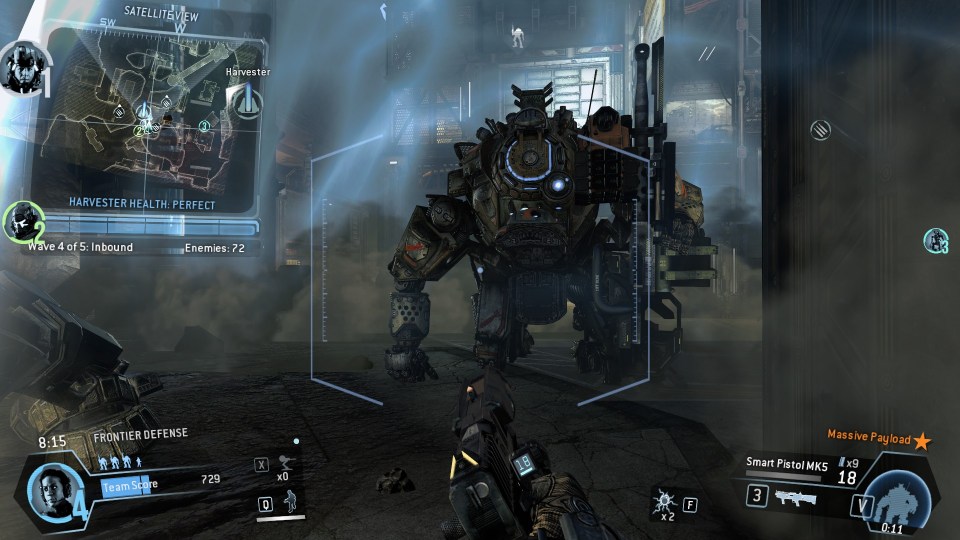Select the Smart Pistol MK5 weapon
Screen dimensions: 960x540
coord(784,463)
